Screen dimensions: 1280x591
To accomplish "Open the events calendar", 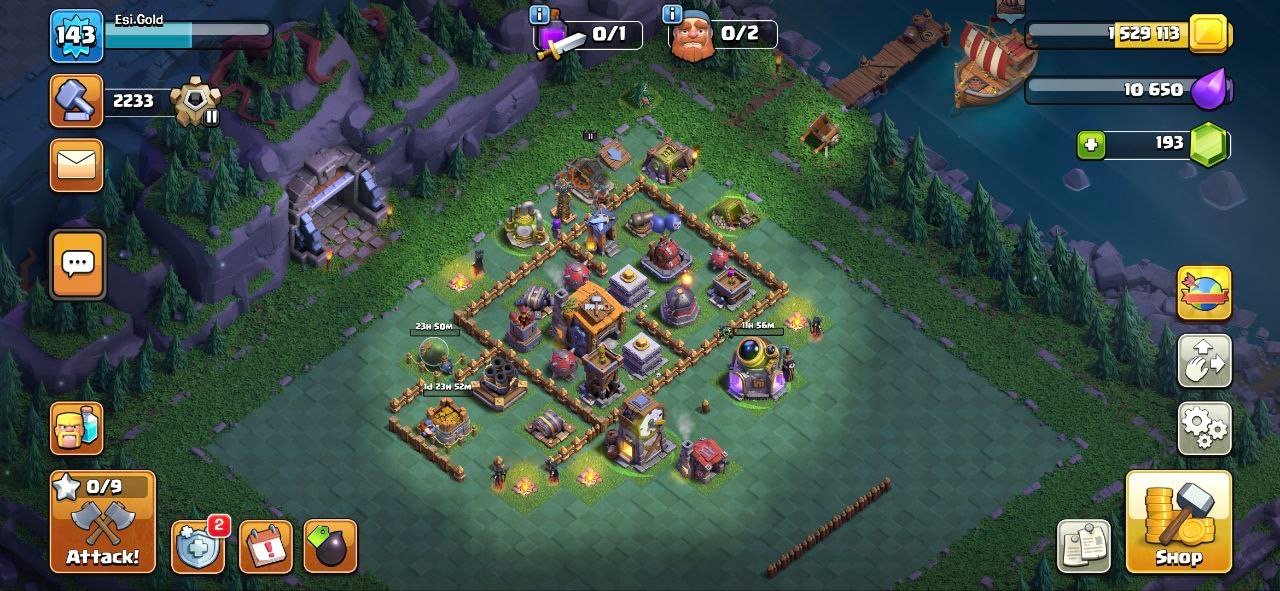I will [266, 546].
